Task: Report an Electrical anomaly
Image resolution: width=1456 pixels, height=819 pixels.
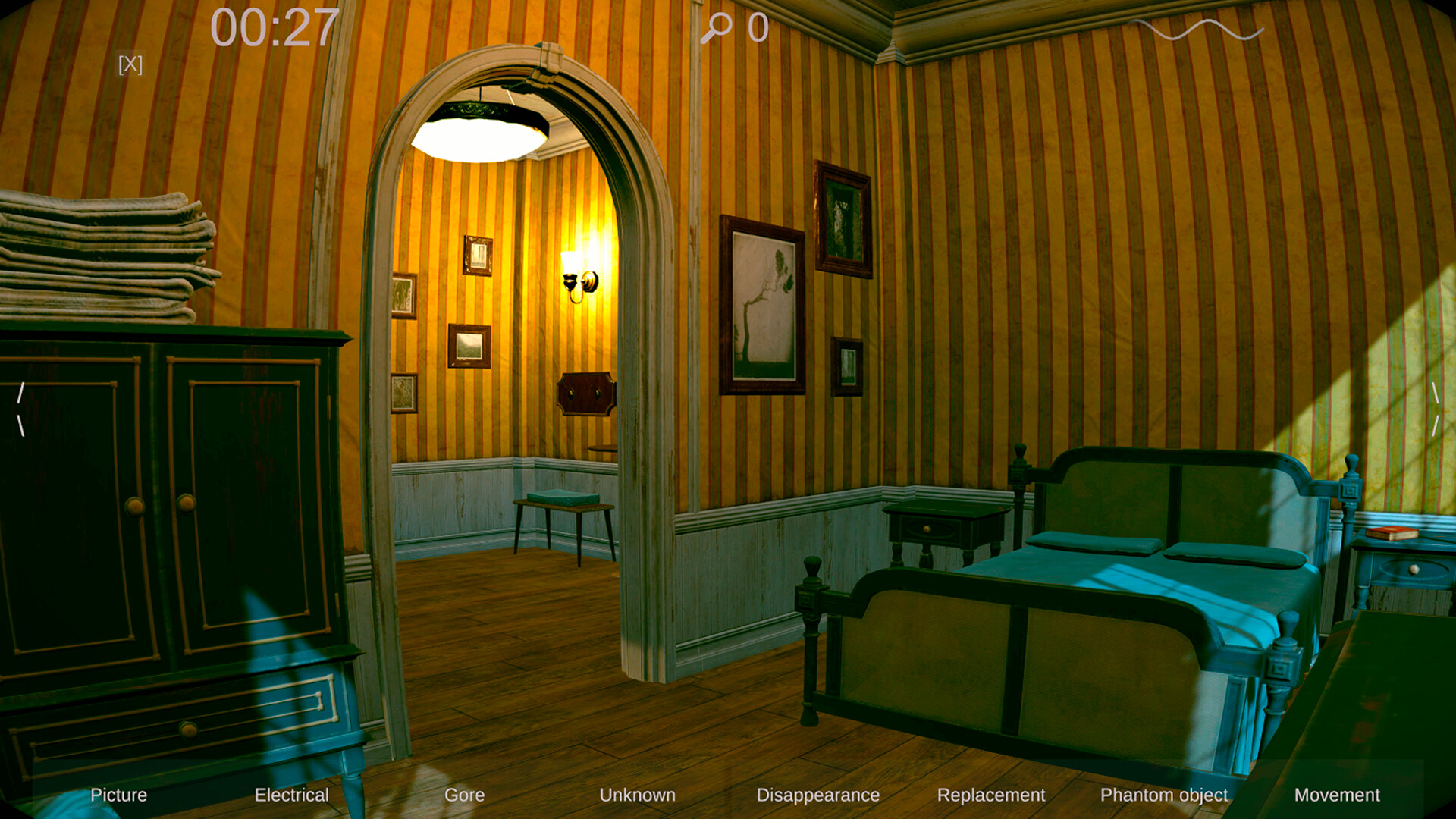Action: (x=292, y=795)
